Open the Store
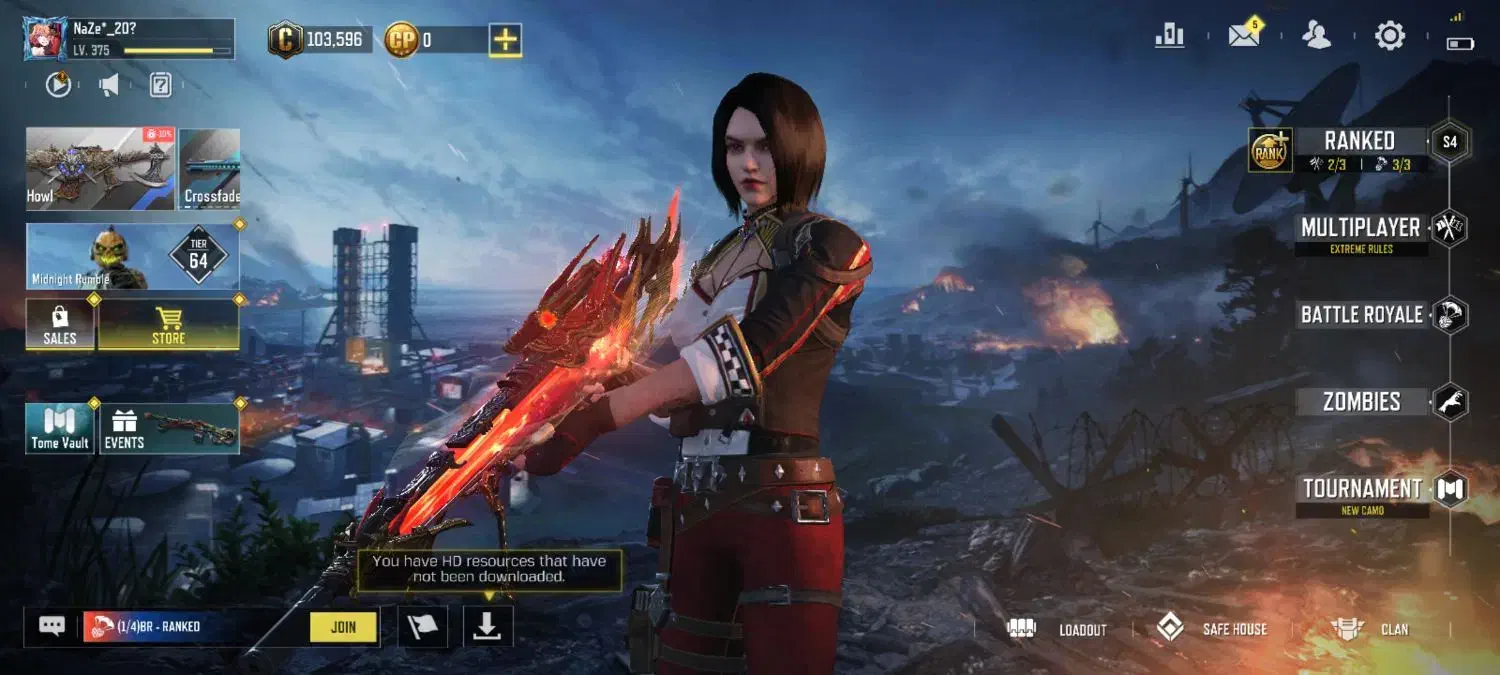 pyautogui.click(x=168, y=325)
